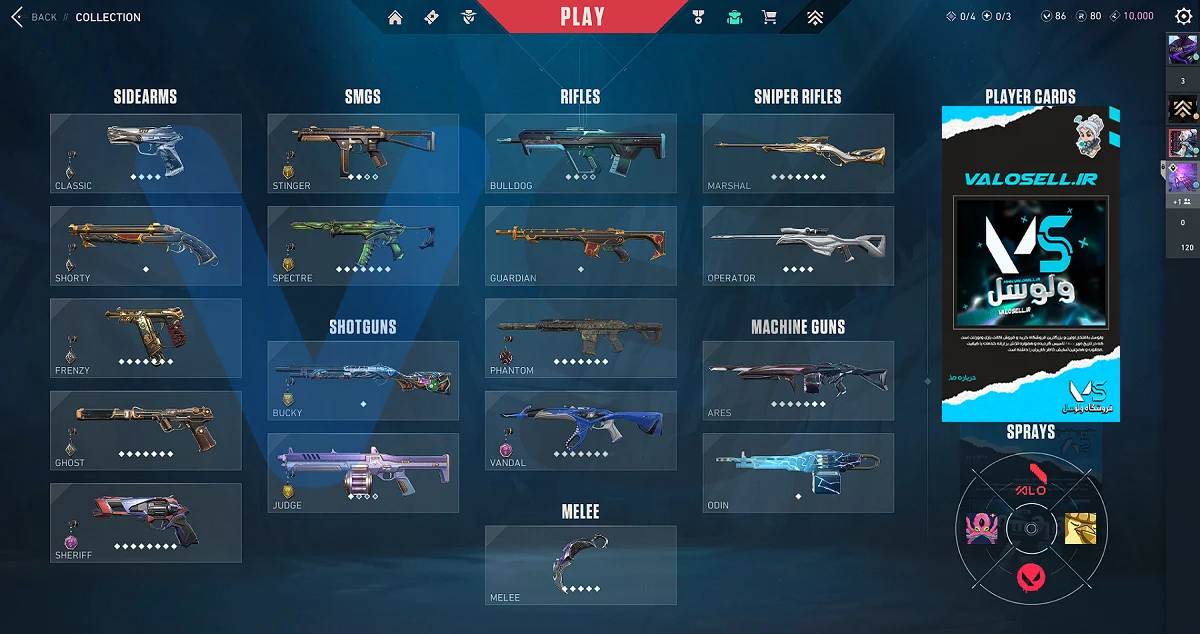This screenshot has width=1200, height=634.
Task: Select the Spectre SMG slot
Action: coord(363,245)
